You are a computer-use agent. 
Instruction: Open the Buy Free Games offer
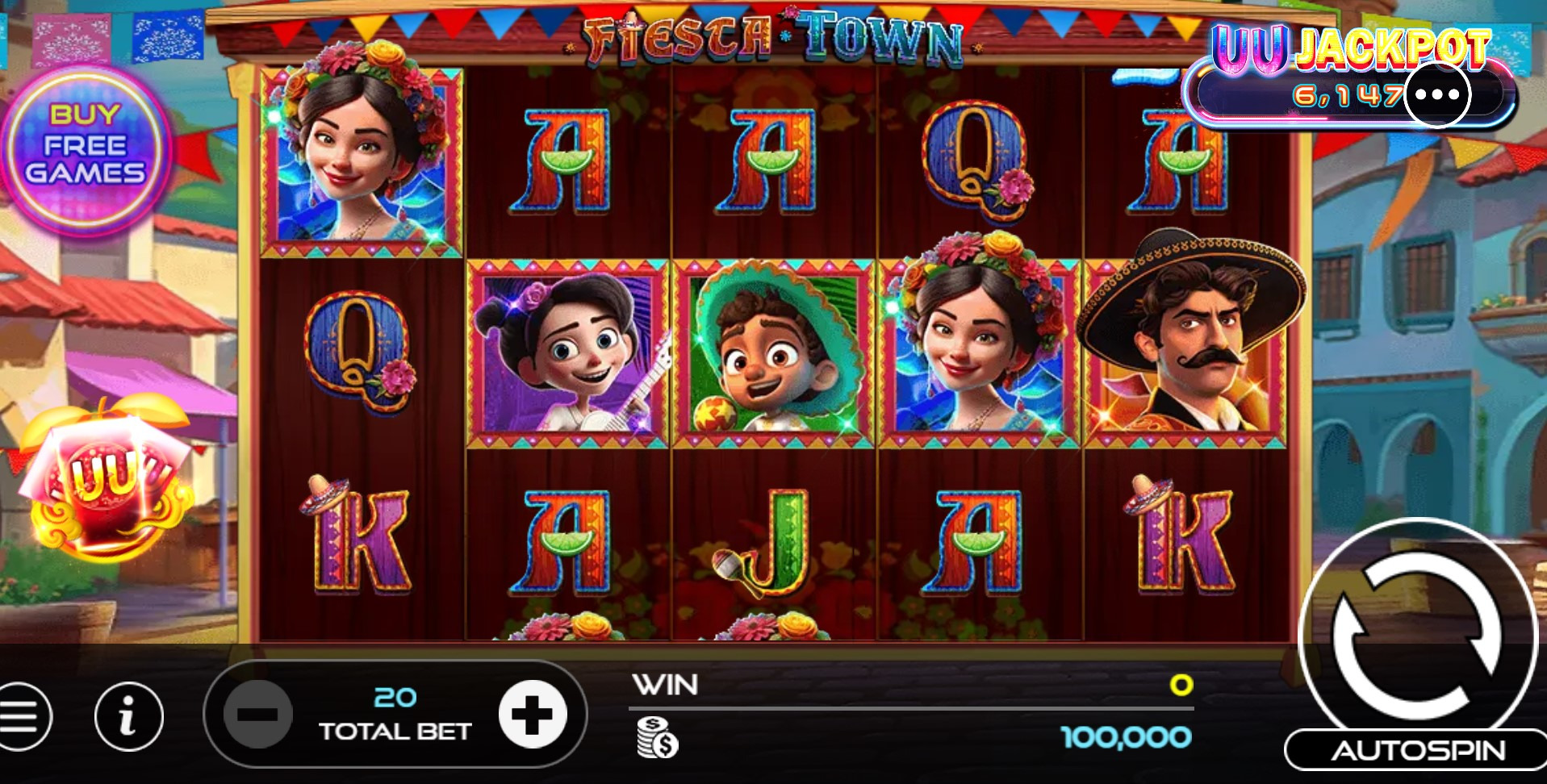tap(86, 147)
